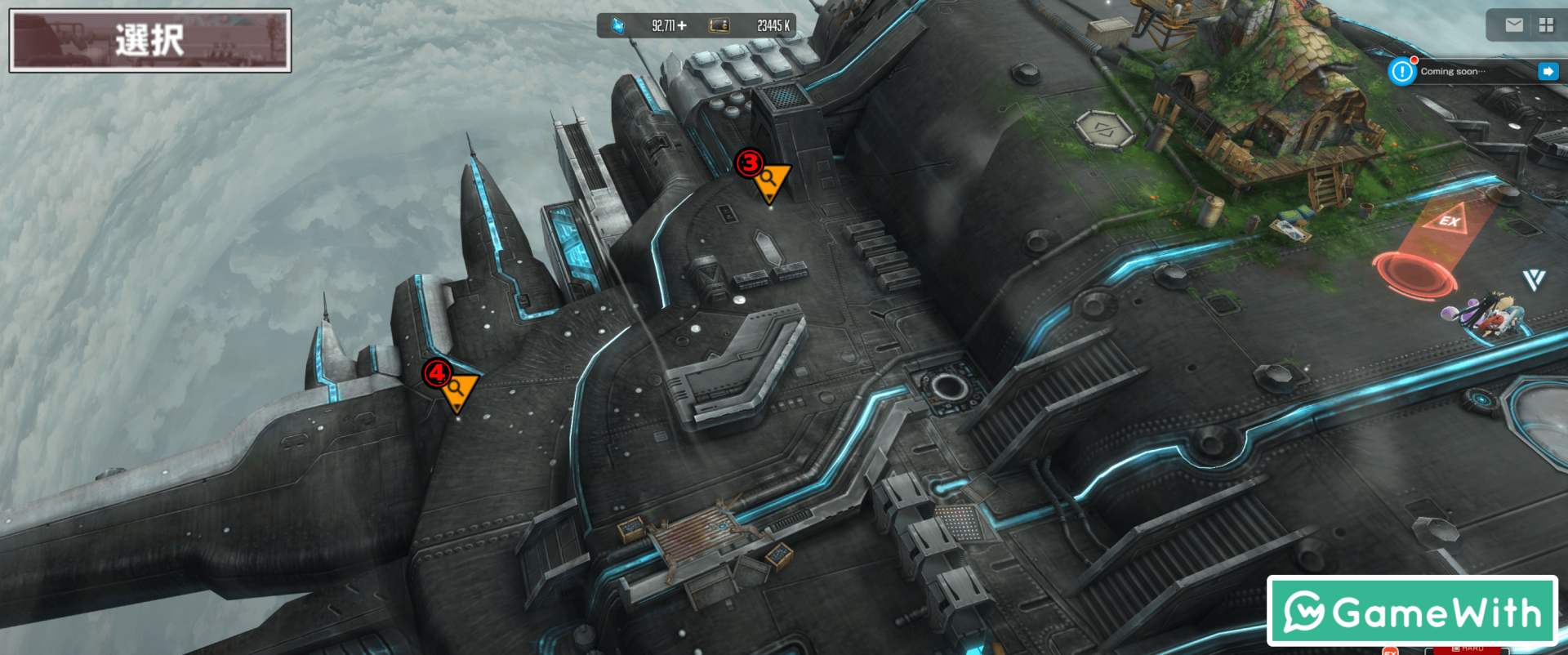Select search marker number 4
The width and height of the screenshot is (1568, 655).
tap(457, 390)
